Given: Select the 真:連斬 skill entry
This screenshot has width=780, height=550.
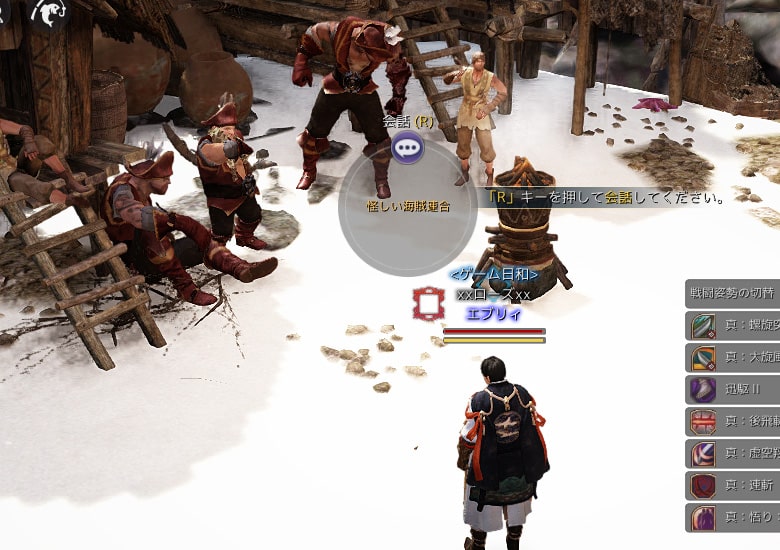Looking at the screenshot, I should (733, 486).
